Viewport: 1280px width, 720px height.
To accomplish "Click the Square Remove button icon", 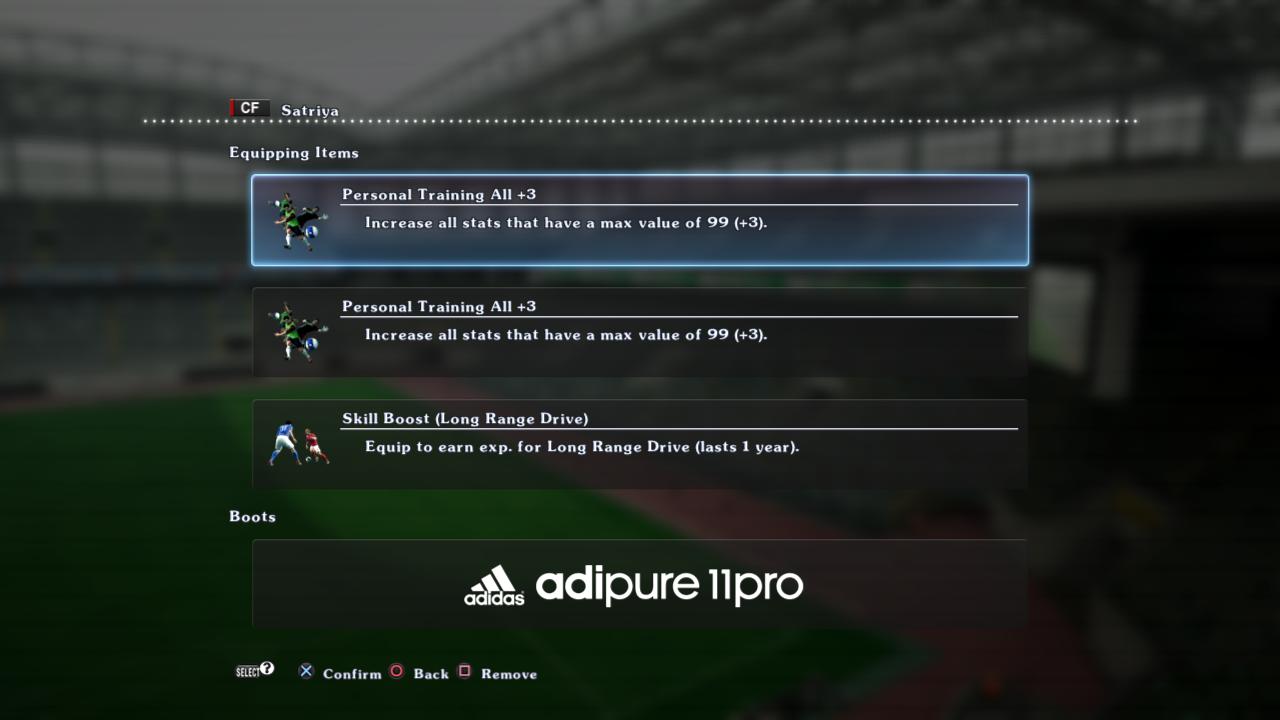I will [x=465, y=672].
